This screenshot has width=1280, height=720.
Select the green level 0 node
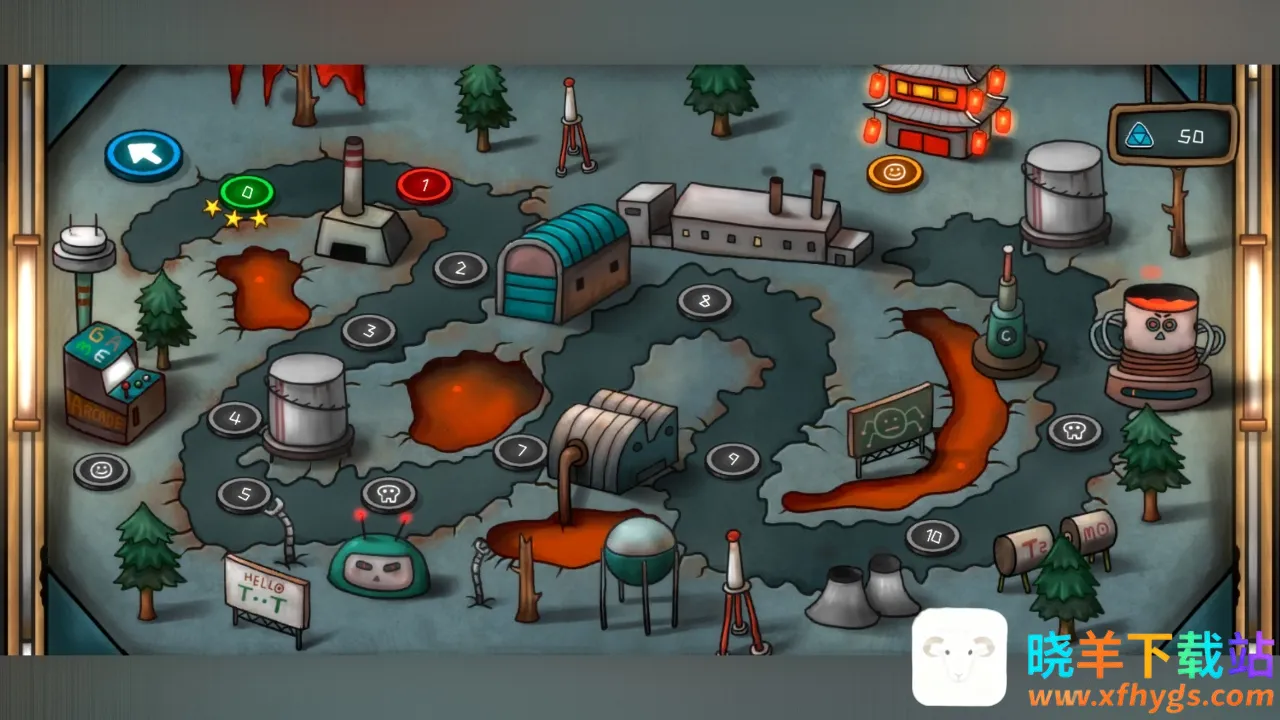point(246,190)
